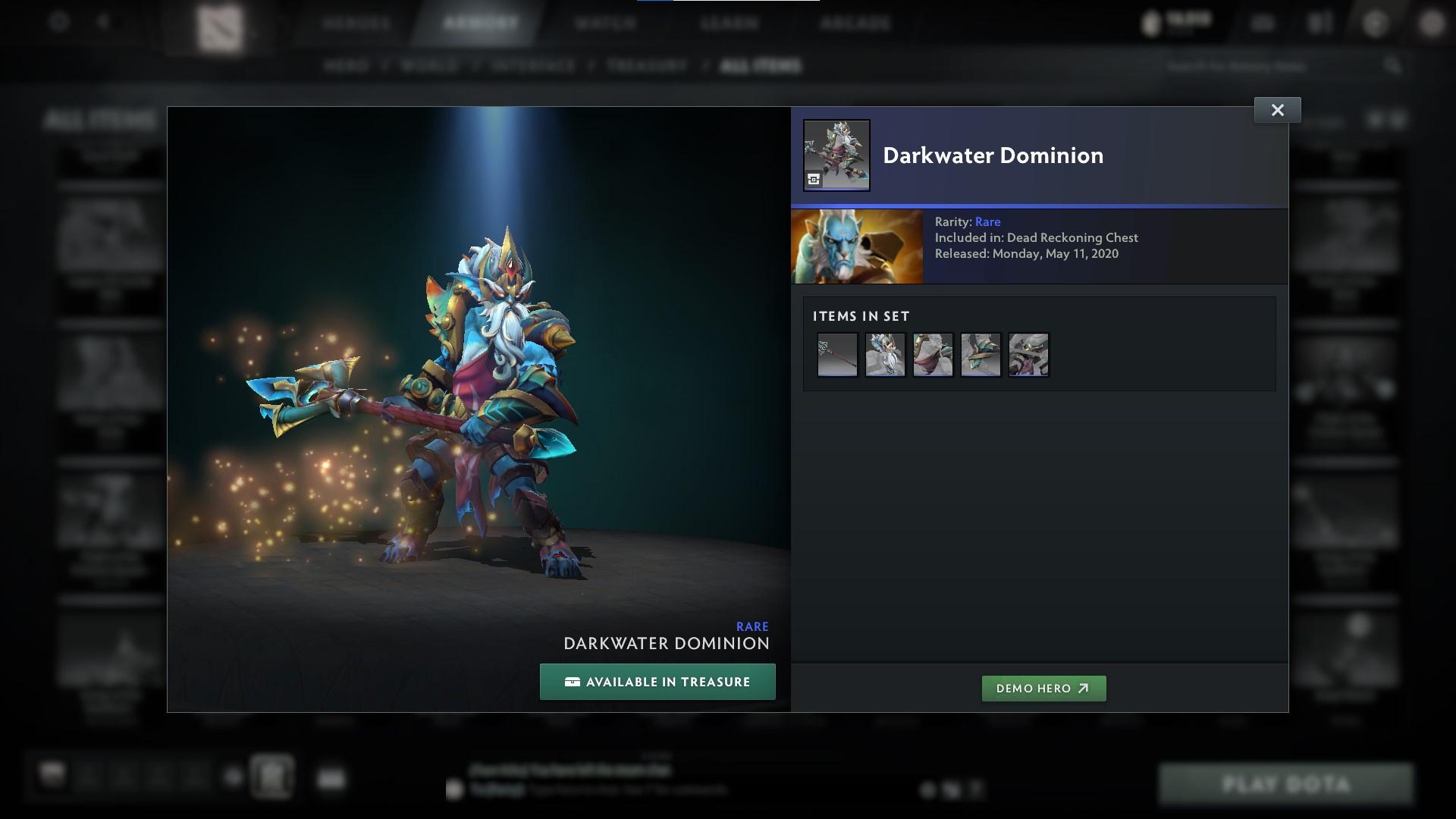Screen dimensions: 1456x819
Task: Click the DEMO HERO button
Action: coord(1043,689)
